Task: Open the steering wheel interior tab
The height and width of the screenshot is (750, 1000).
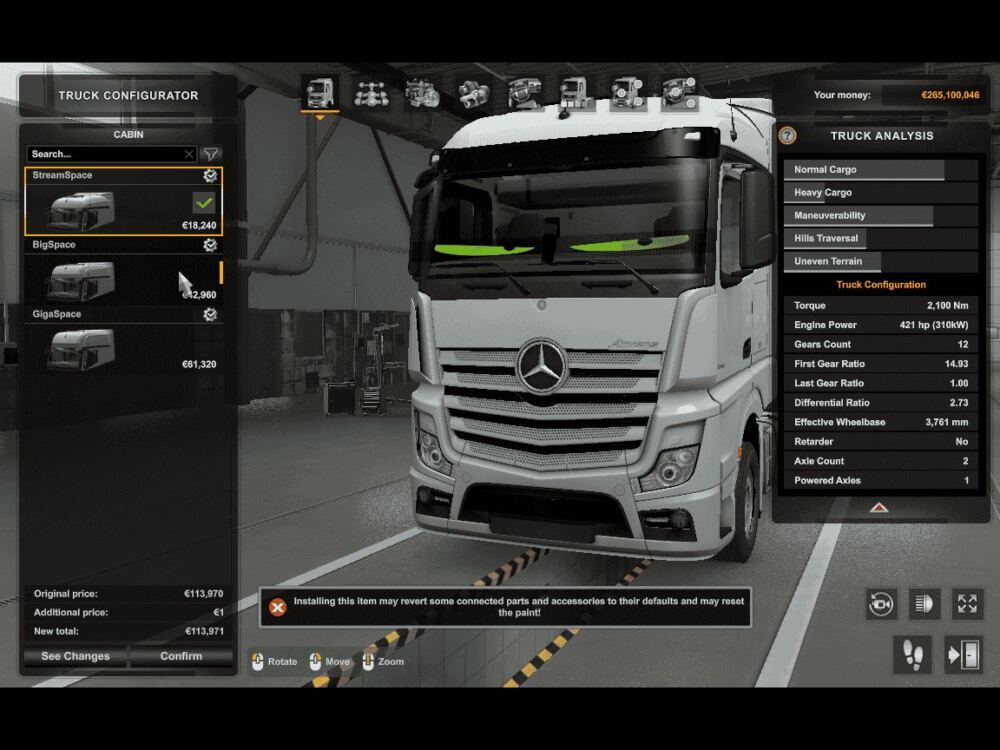Action: click(x=525, y=94)
